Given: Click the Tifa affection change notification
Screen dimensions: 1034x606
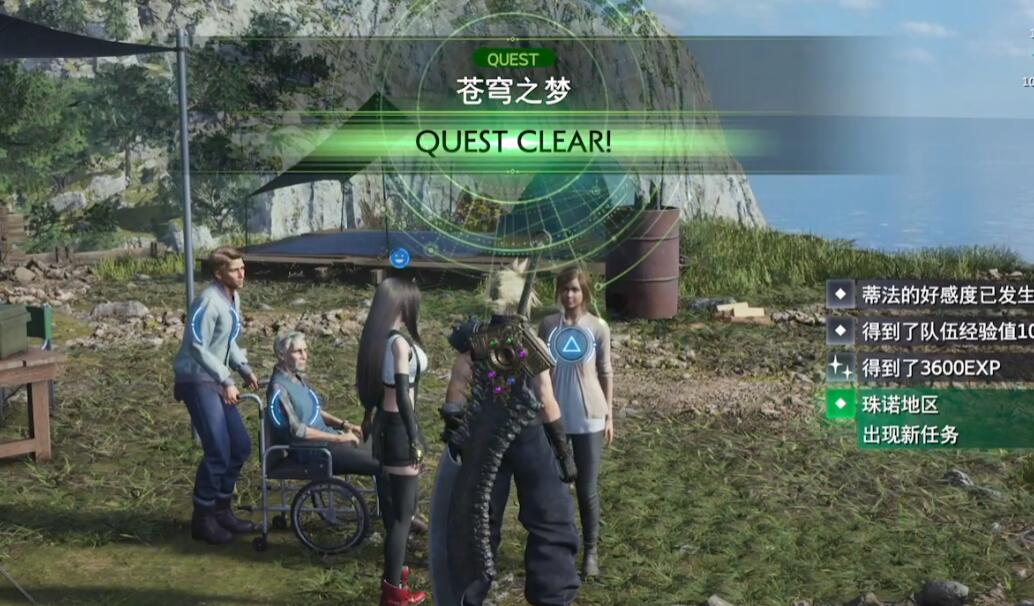Looking at the screenshot, I should [x=930, y=295].
